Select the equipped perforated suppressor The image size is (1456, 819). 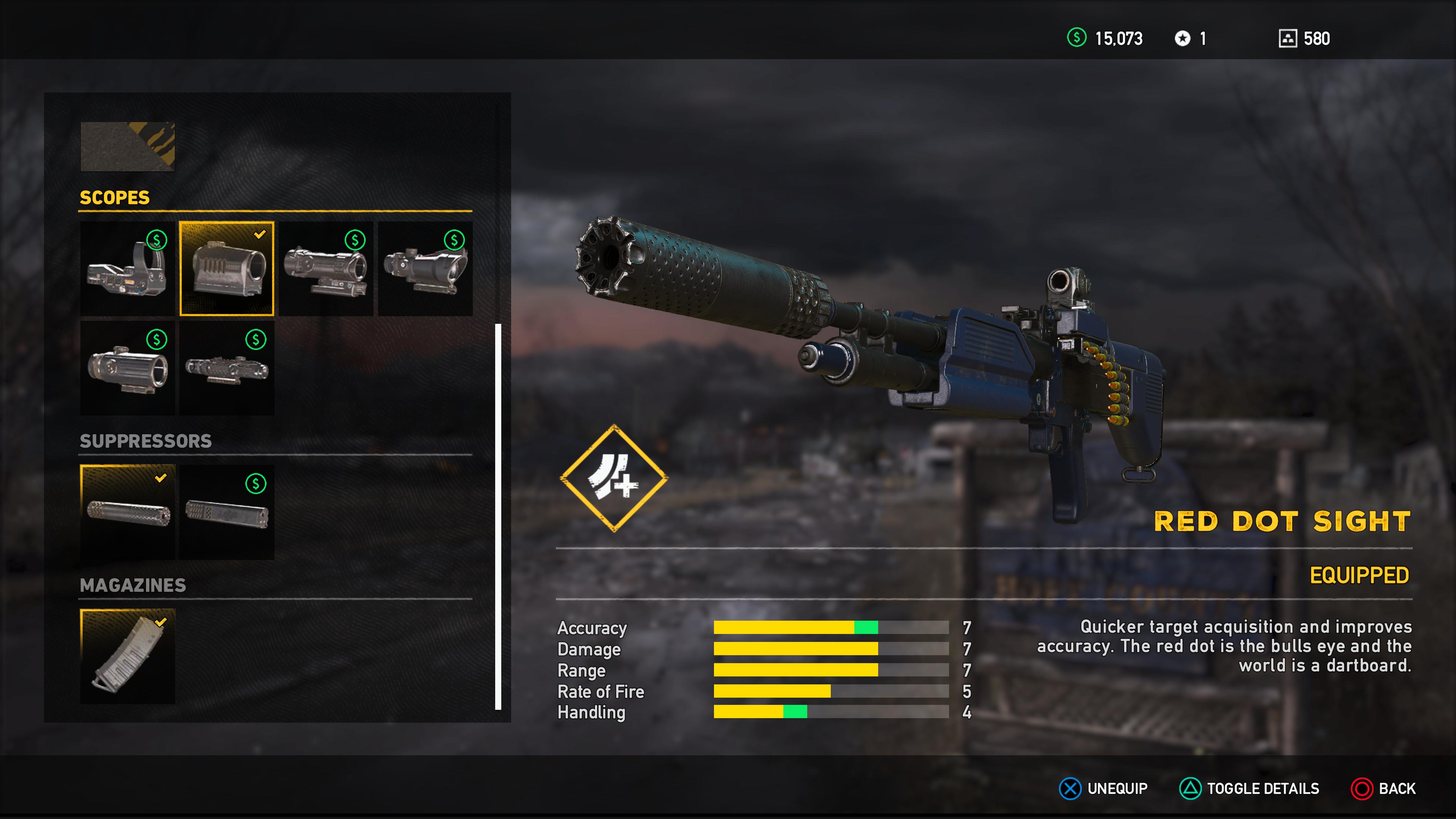(x=128, y=512)
